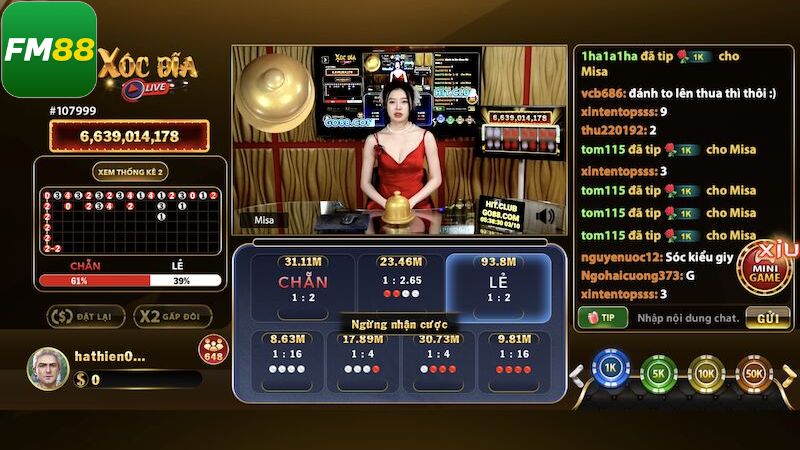800x450 pixels.
Task: Bet on the LẺ 1:2 tile
Action: pyautogui.click(x=497, y=285)
